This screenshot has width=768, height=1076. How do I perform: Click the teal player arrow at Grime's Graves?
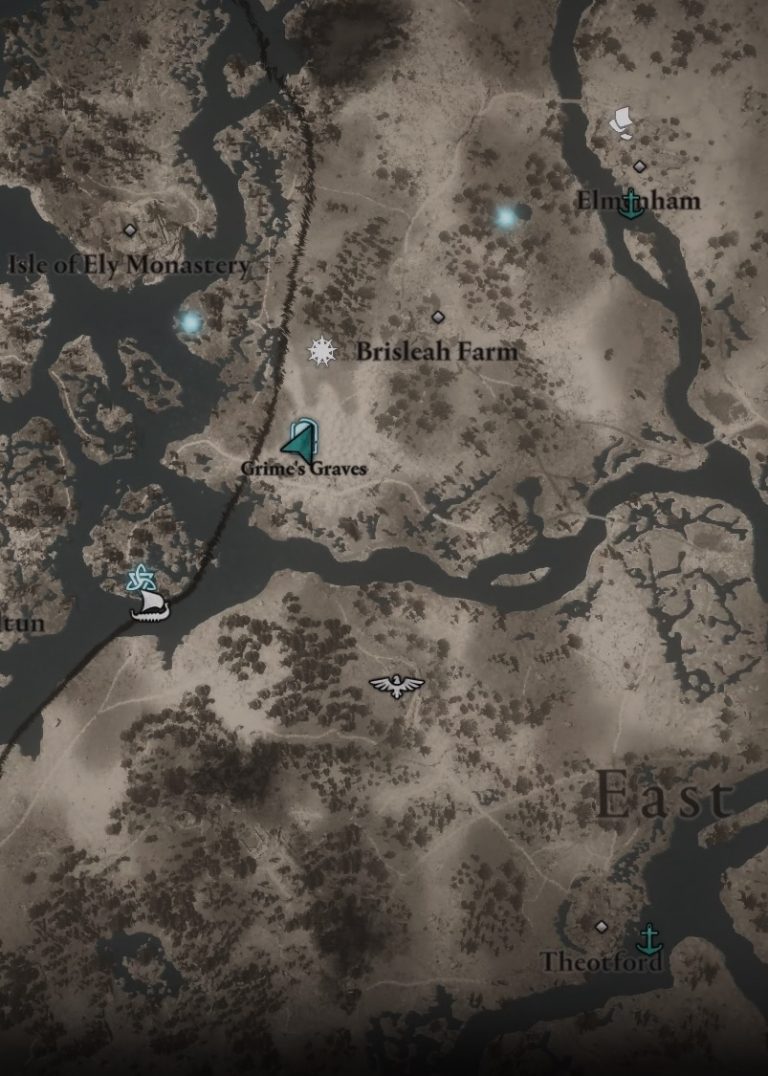pos(301,441)
